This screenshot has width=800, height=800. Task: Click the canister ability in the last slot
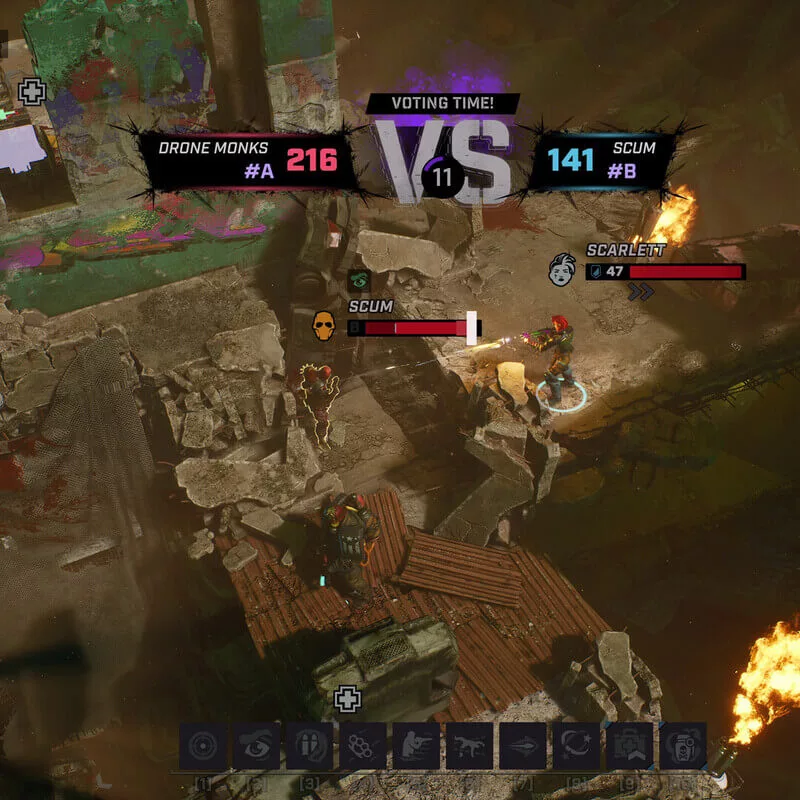tap(683, 746)
